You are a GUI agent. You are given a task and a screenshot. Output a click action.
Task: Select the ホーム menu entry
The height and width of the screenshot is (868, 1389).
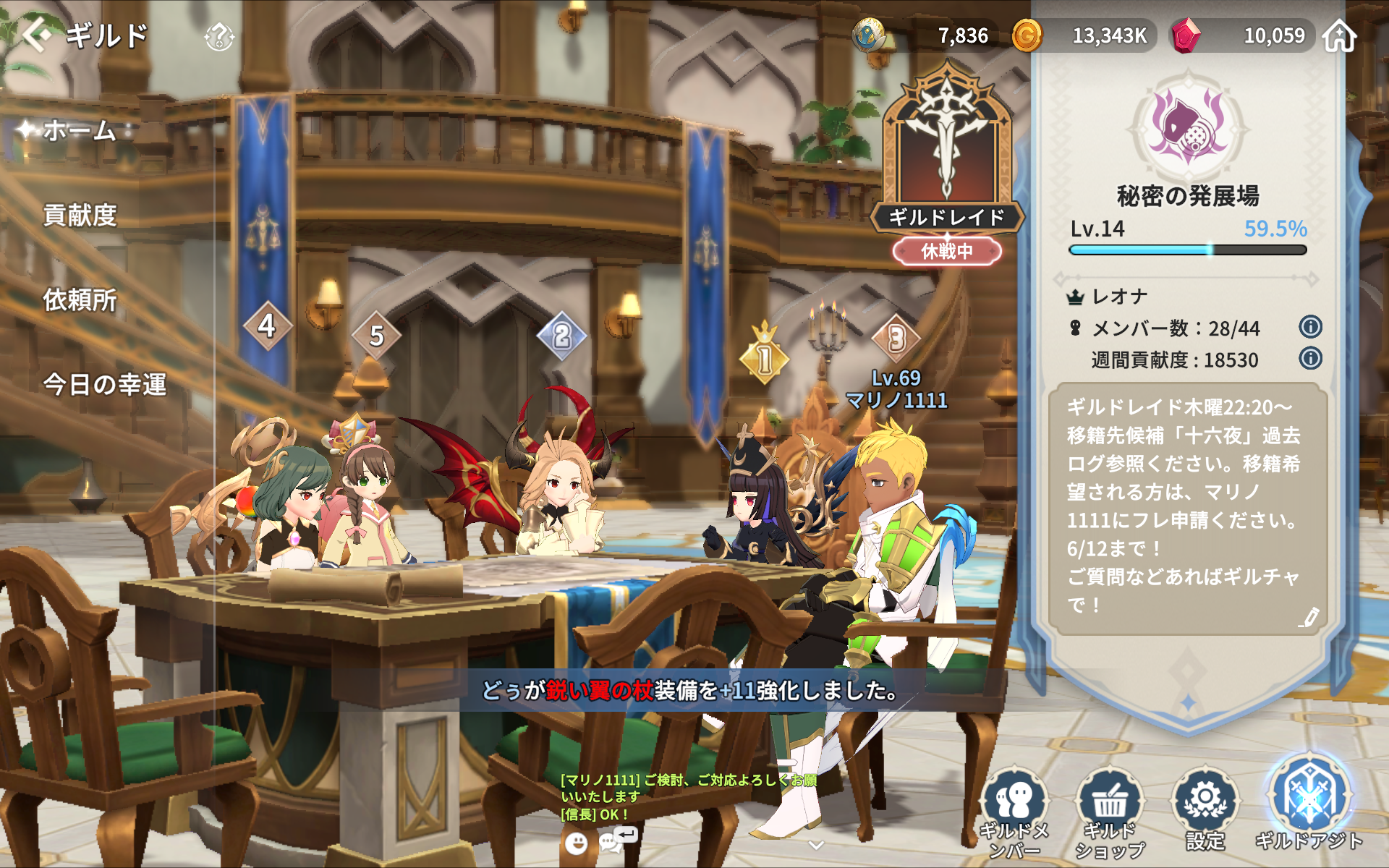(80, 131)
